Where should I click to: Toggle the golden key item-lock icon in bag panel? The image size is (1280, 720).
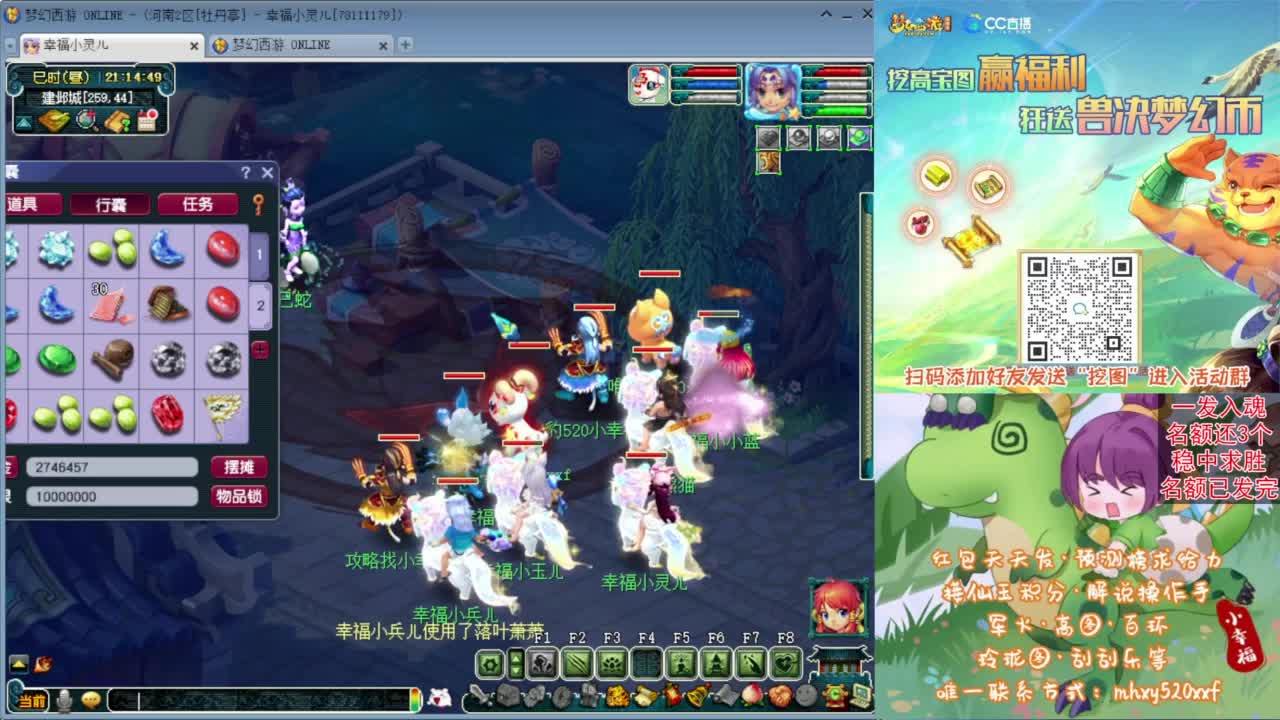point(258,205)
